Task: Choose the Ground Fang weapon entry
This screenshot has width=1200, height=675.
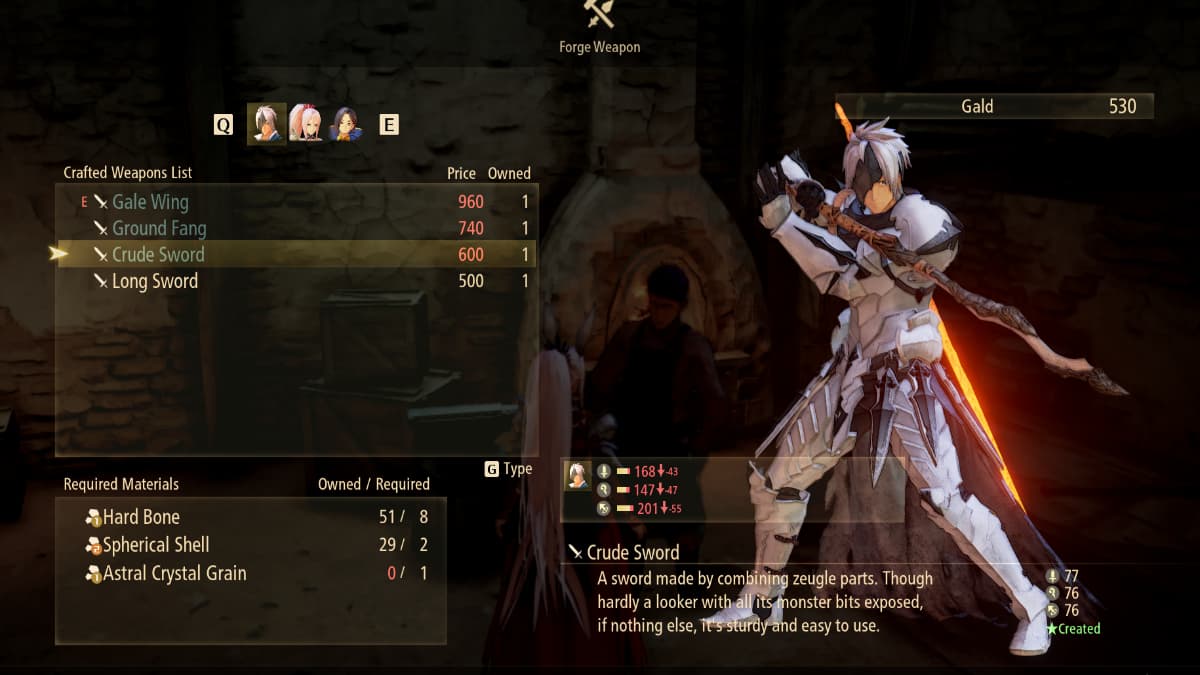Action: pyautogui.click(x=159, y=228)
